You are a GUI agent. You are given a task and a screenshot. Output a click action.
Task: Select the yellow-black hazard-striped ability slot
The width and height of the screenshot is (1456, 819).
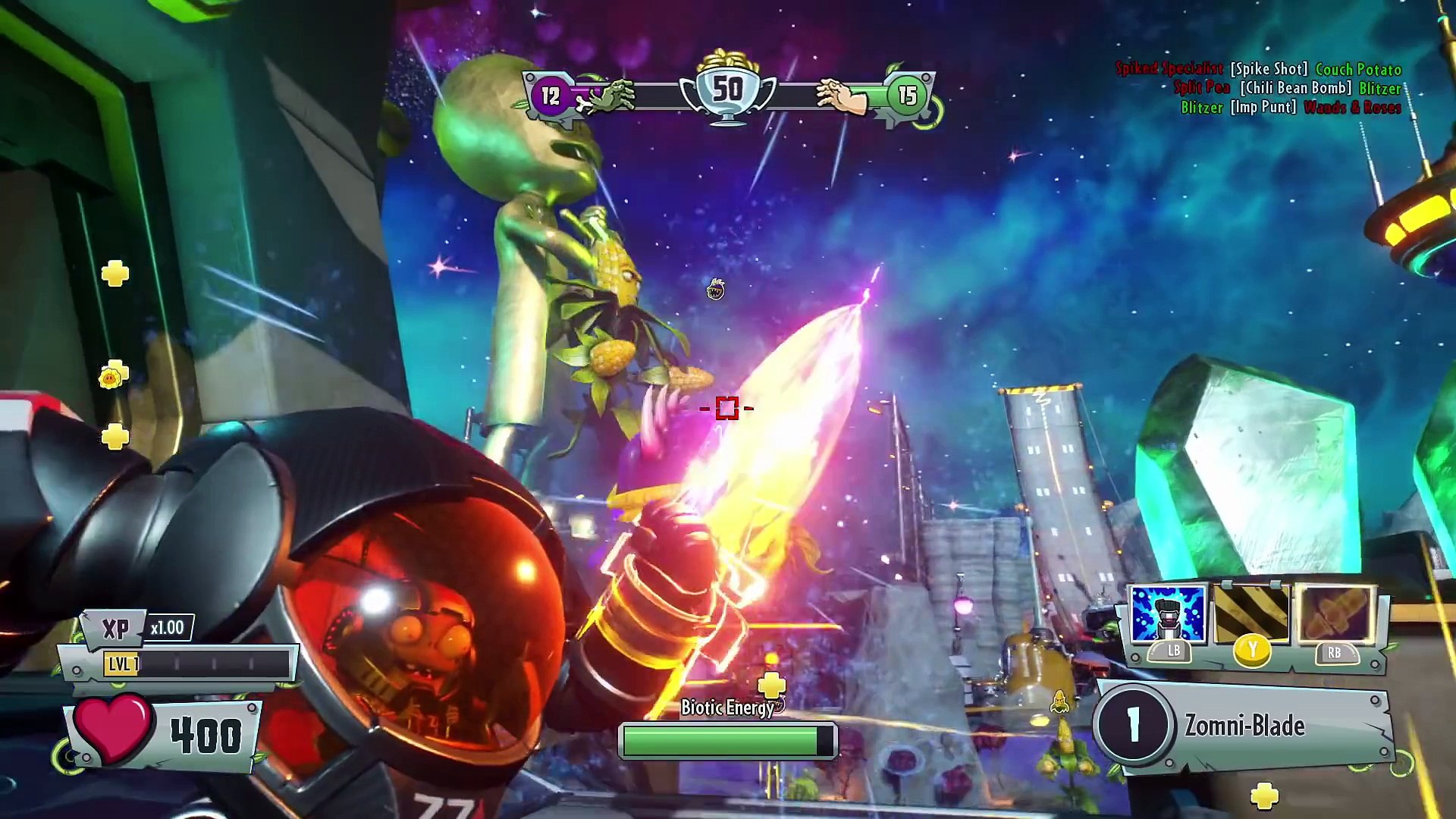[1251, 613]
